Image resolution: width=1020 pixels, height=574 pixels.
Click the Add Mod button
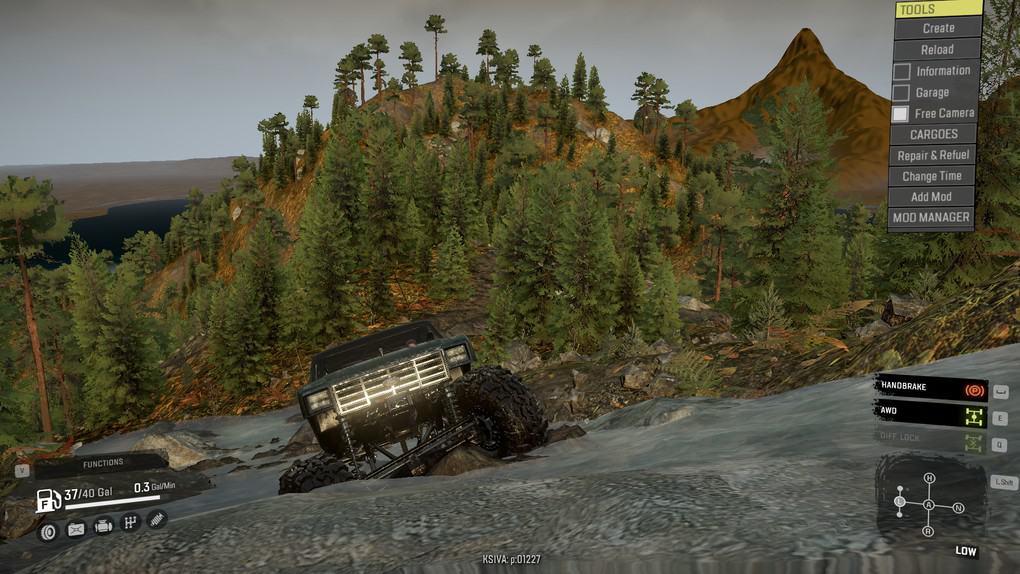(x=931, y=197)
